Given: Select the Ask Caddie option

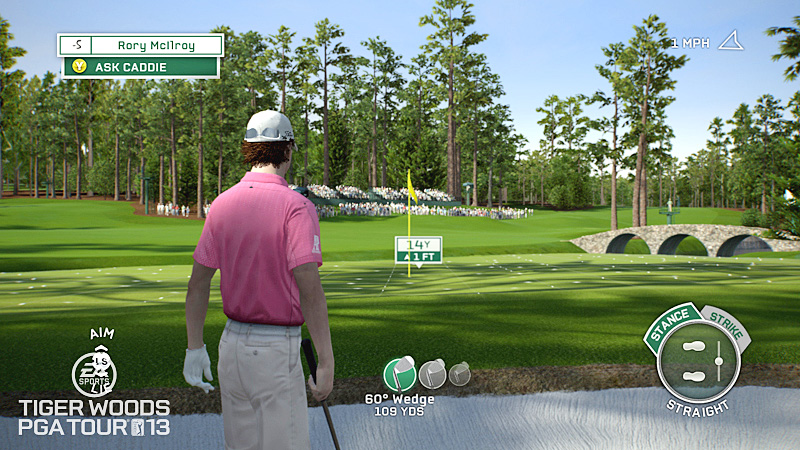Looking at the screenshot, I should click(x=140, y=67).
